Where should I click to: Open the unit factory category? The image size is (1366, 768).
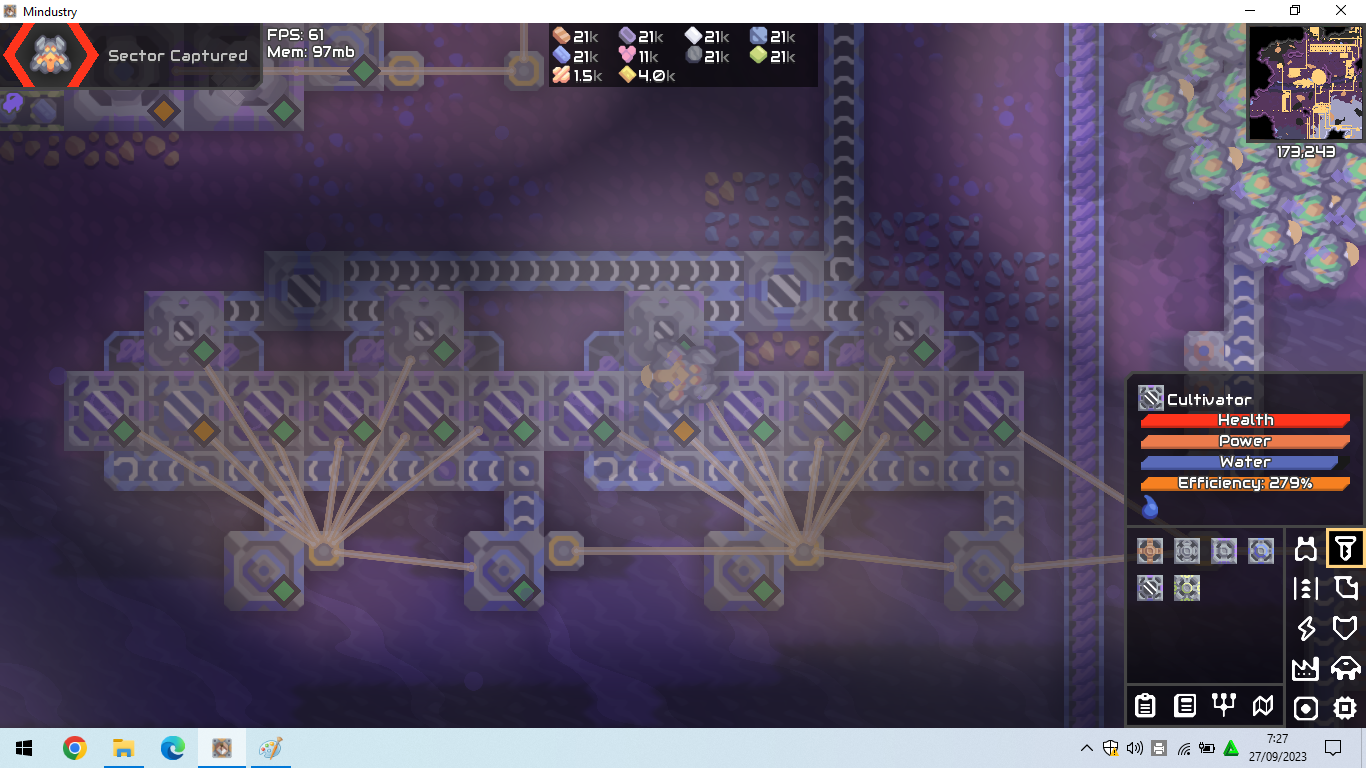pos(1344,668)
